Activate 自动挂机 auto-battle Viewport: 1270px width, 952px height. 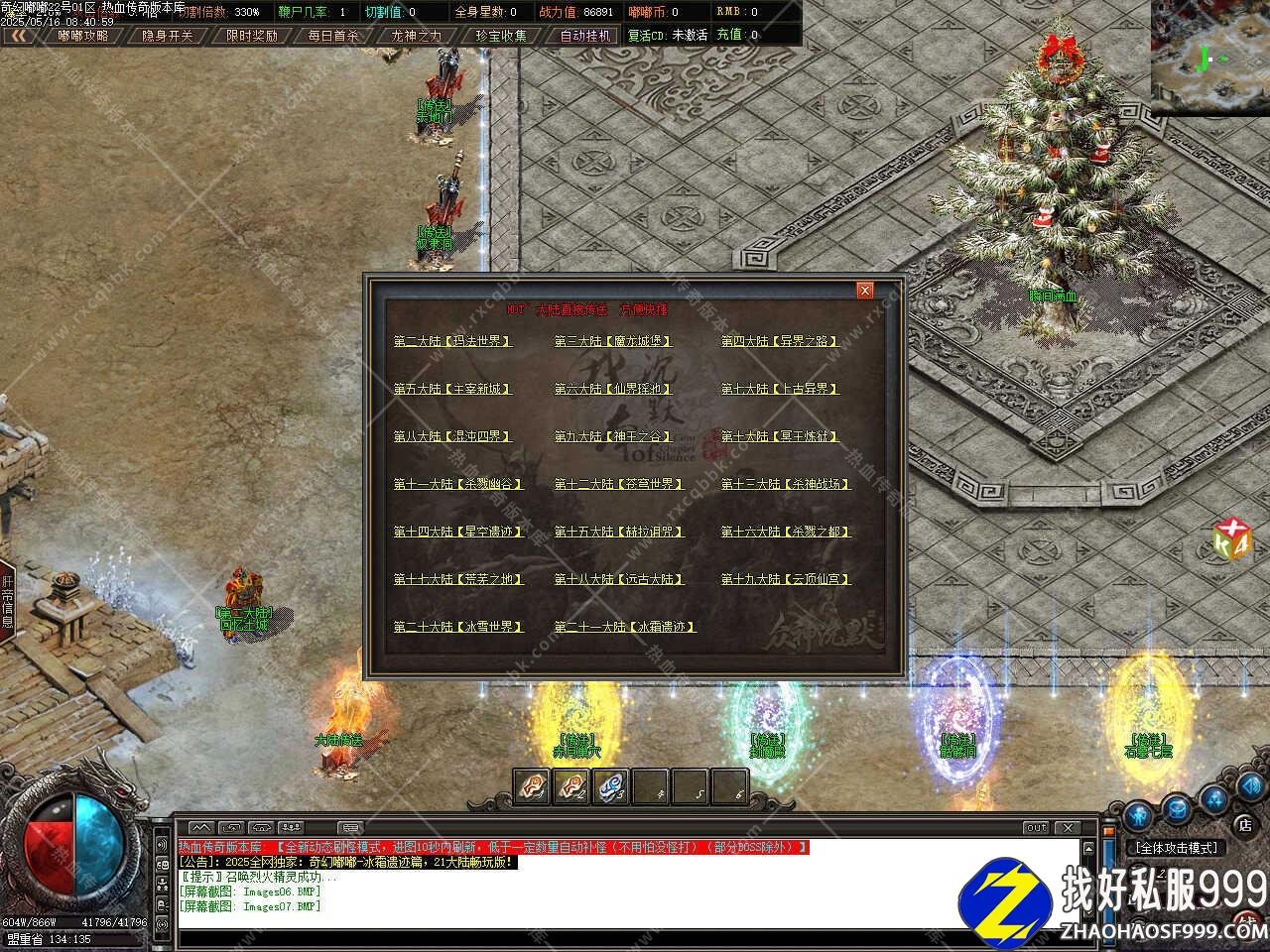click(585, 35)
